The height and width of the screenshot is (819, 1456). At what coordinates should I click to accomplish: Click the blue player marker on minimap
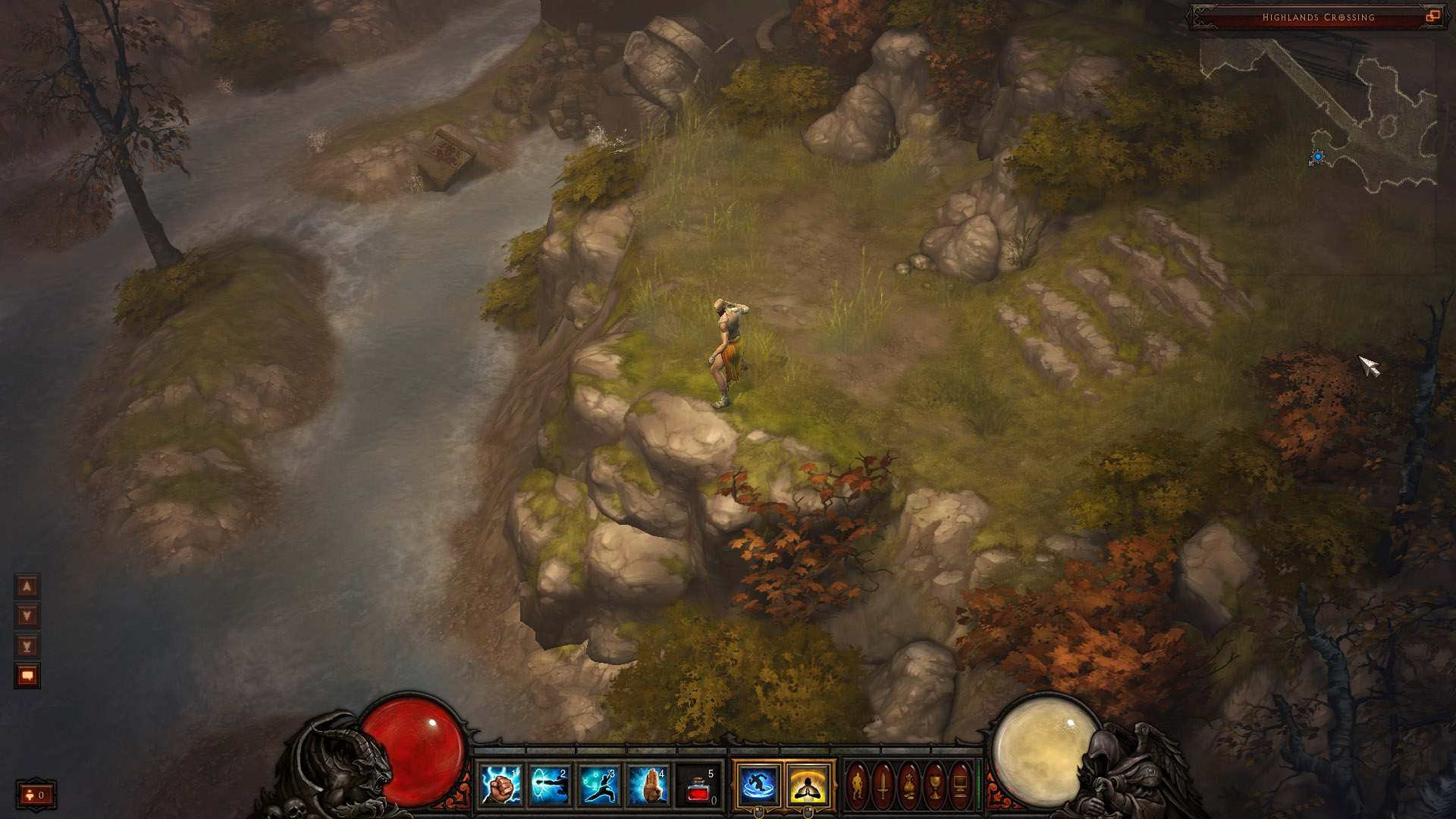coord(1318,157)
